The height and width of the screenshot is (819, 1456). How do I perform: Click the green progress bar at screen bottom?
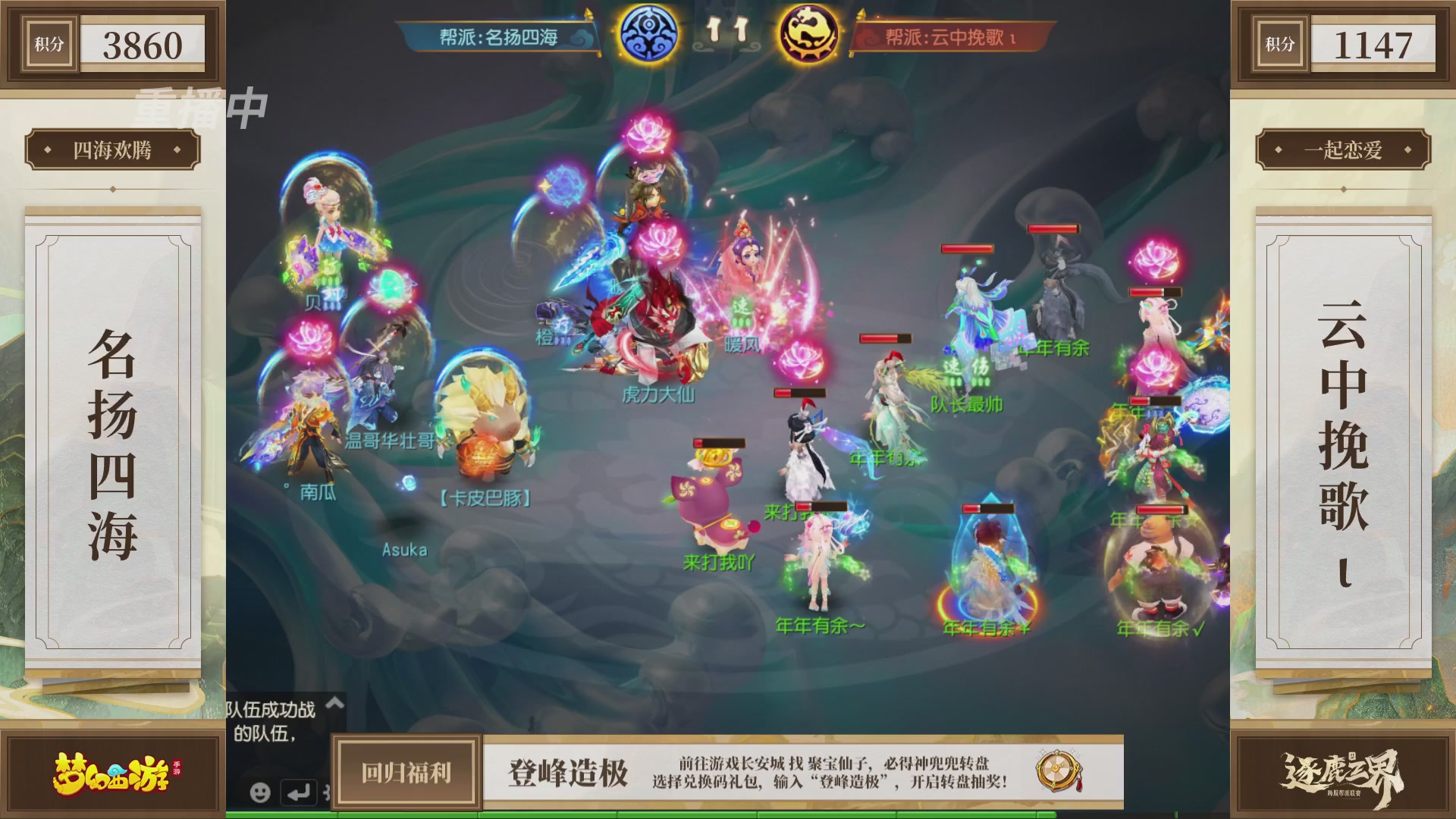coord(728,815)
